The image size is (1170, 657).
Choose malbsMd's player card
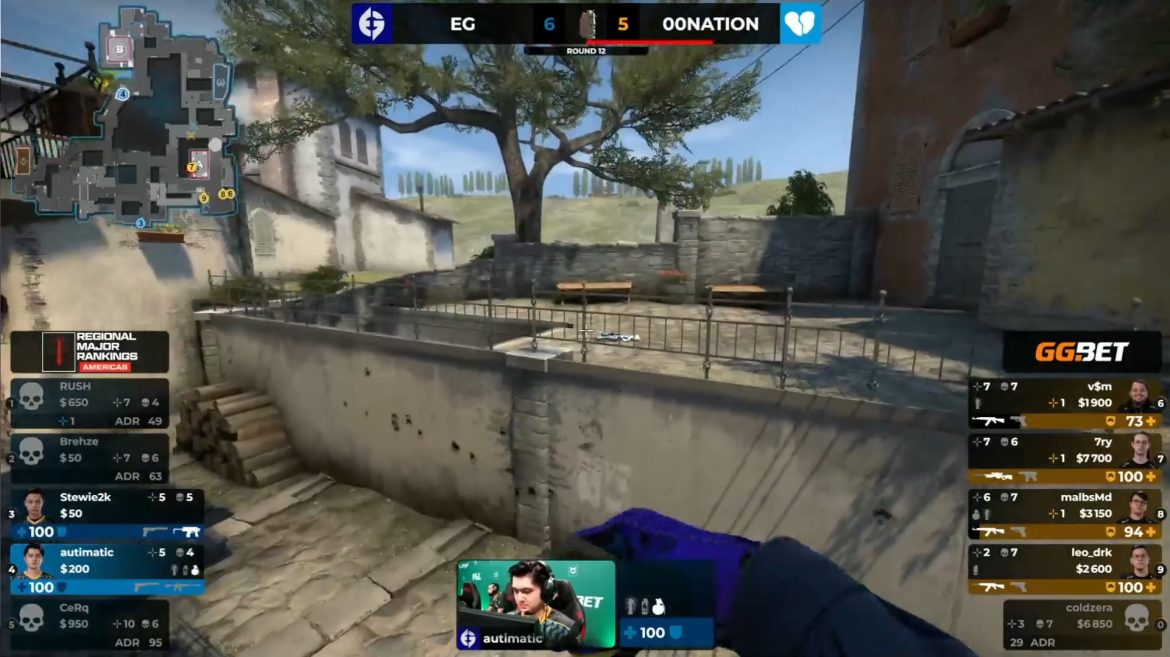click(x=1065, y=514)
